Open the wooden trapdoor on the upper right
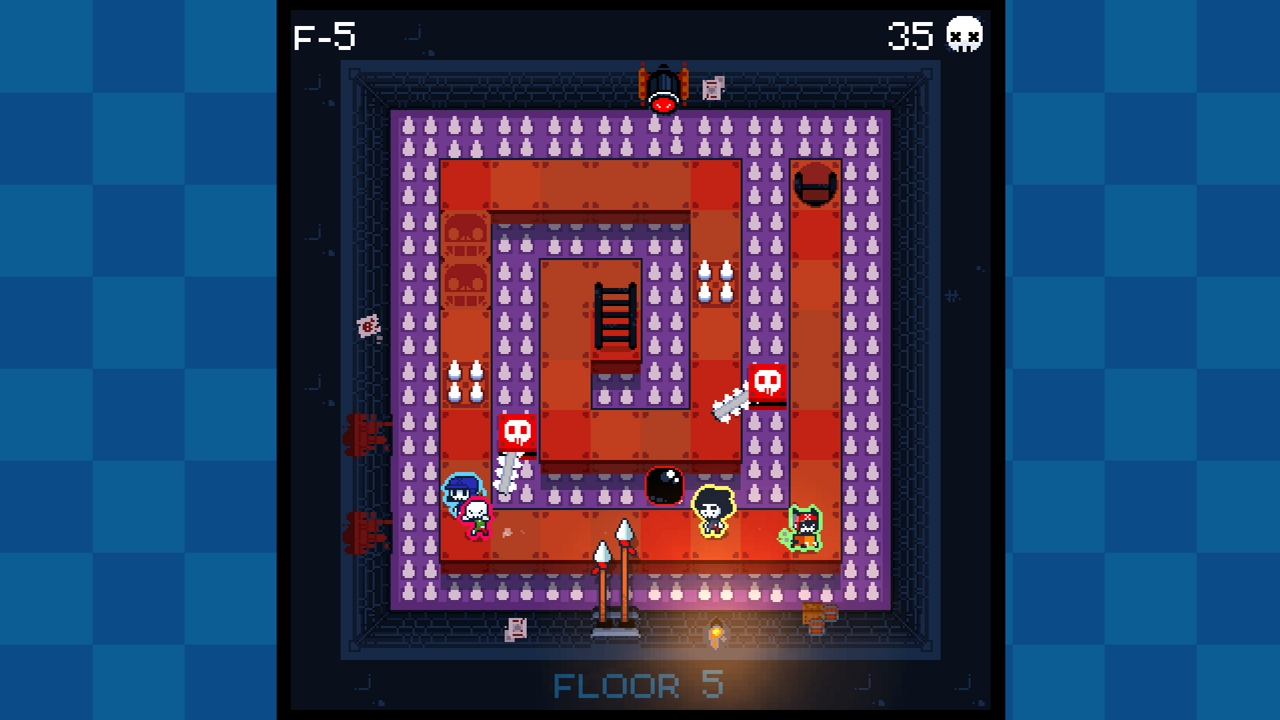 click(816, 186)
